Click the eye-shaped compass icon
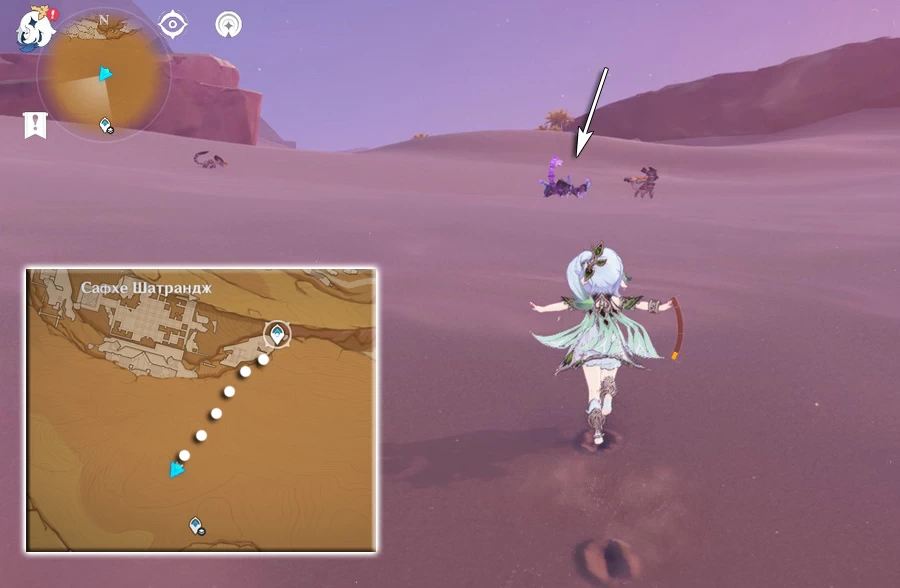Image resolution: width=900 pixels, height=588 pixels. coord(173,24)
